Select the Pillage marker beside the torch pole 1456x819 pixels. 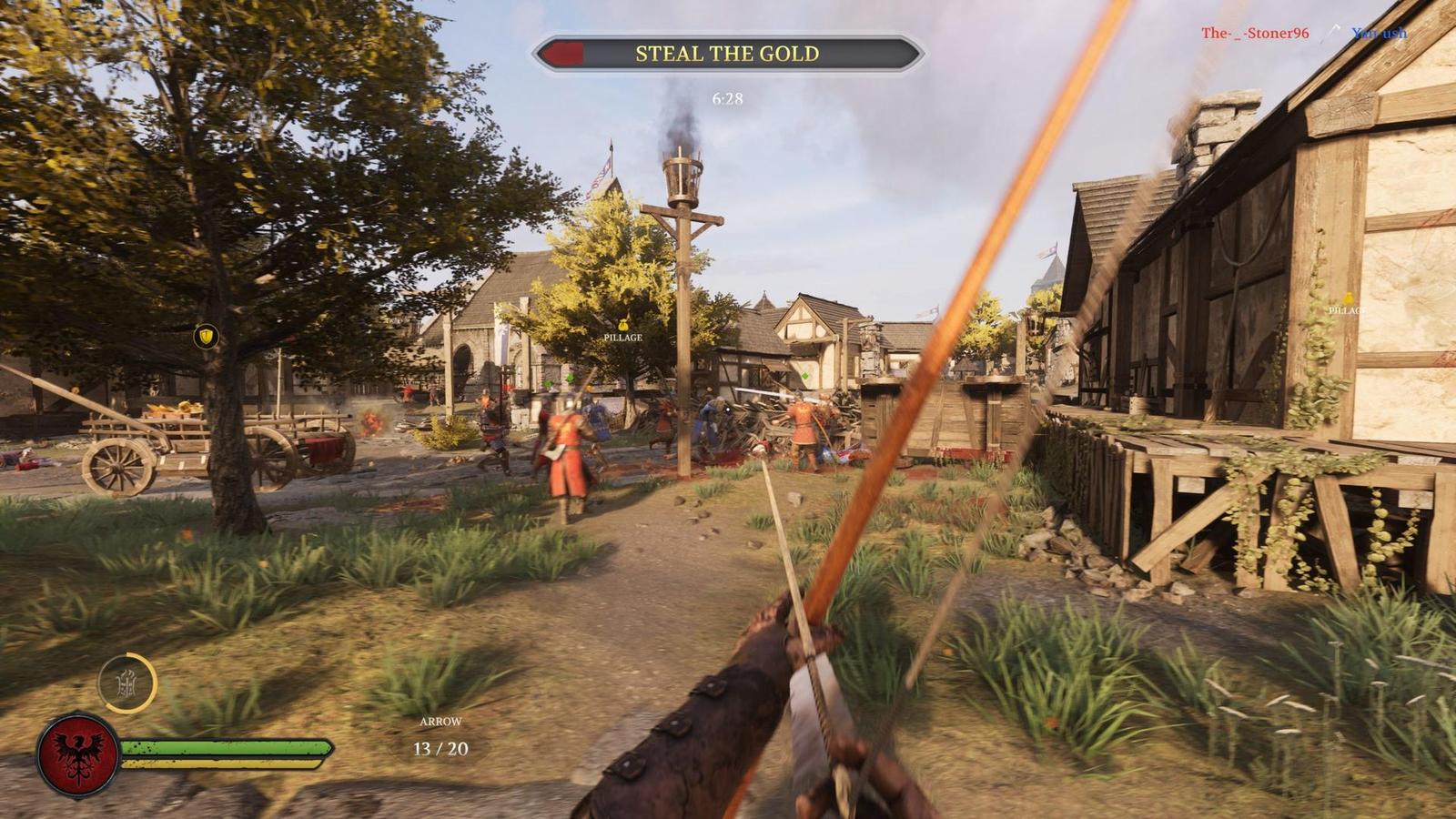tap(623, 330)
